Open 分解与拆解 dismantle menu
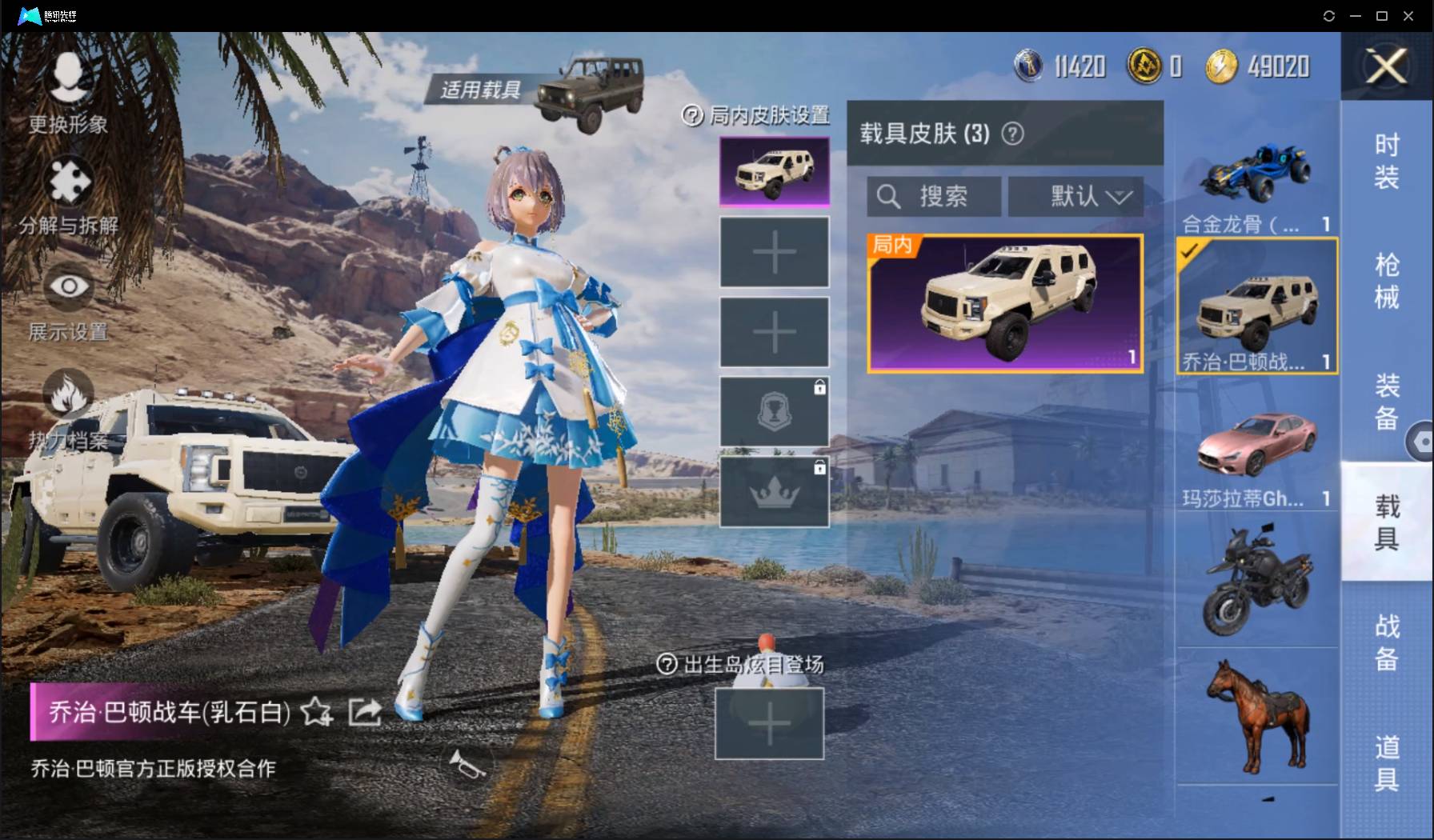The height and width of the screenshot is (840, 1434). click(x=69, y=196)
